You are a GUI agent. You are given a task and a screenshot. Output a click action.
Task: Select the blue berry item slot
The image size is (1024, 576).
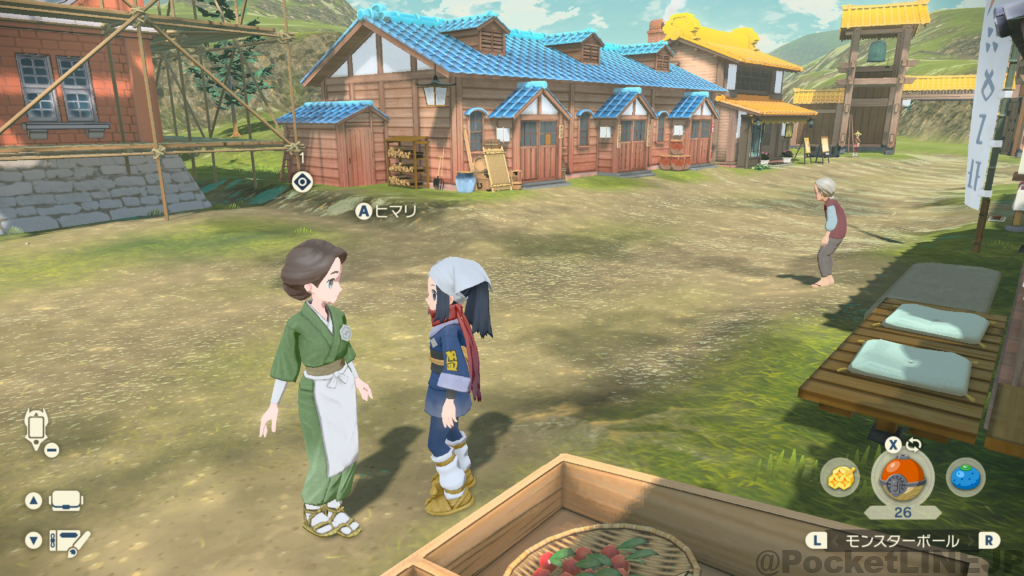pyautogui.click(x=965, y=477)
